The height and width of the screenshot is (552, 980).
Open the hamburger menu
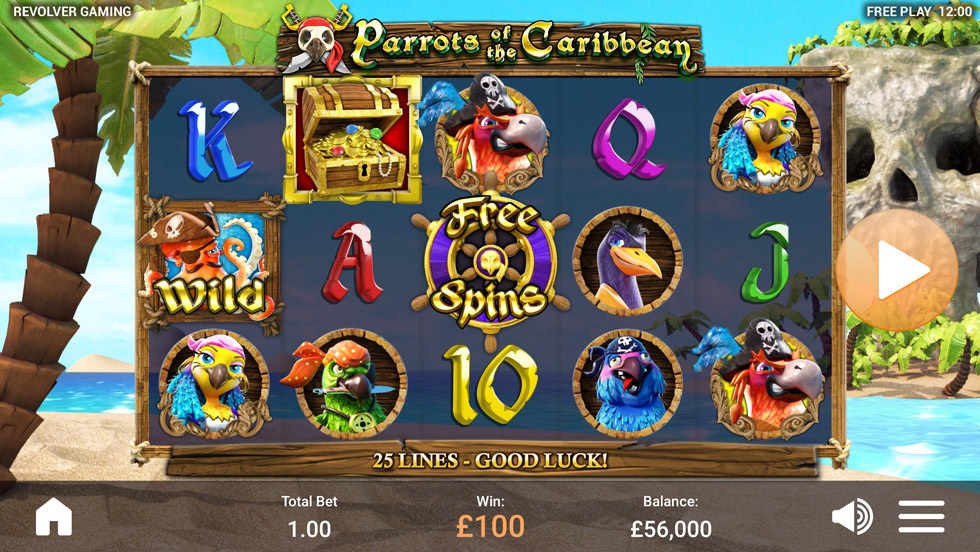tap(921, 516)
